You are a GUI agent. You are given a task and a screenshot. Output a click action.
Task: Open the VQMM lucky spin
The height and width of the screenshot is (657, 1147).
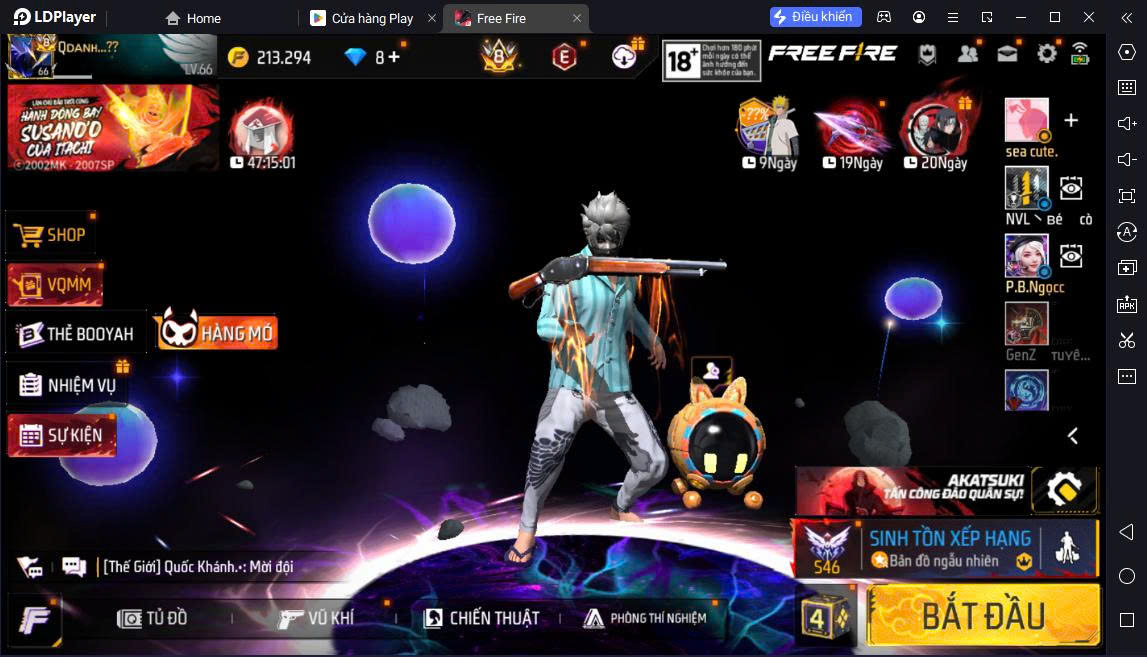click(56, 285)
